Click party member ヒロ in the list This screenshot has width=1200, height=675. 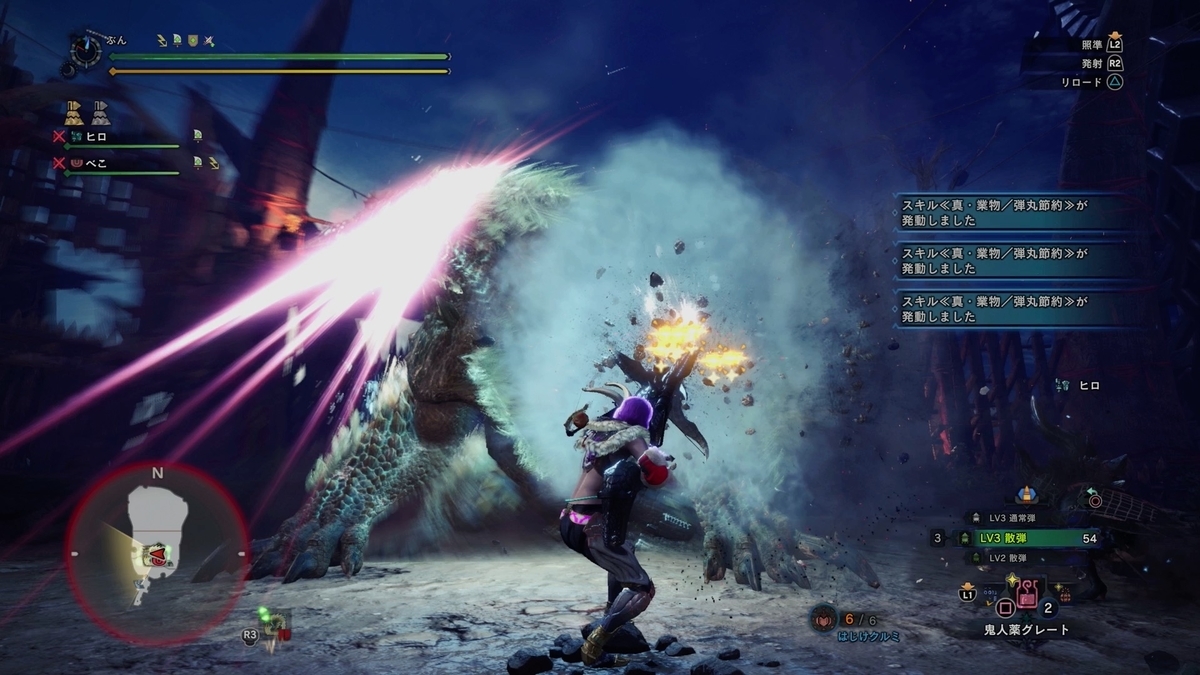click(x=95, y=135)
